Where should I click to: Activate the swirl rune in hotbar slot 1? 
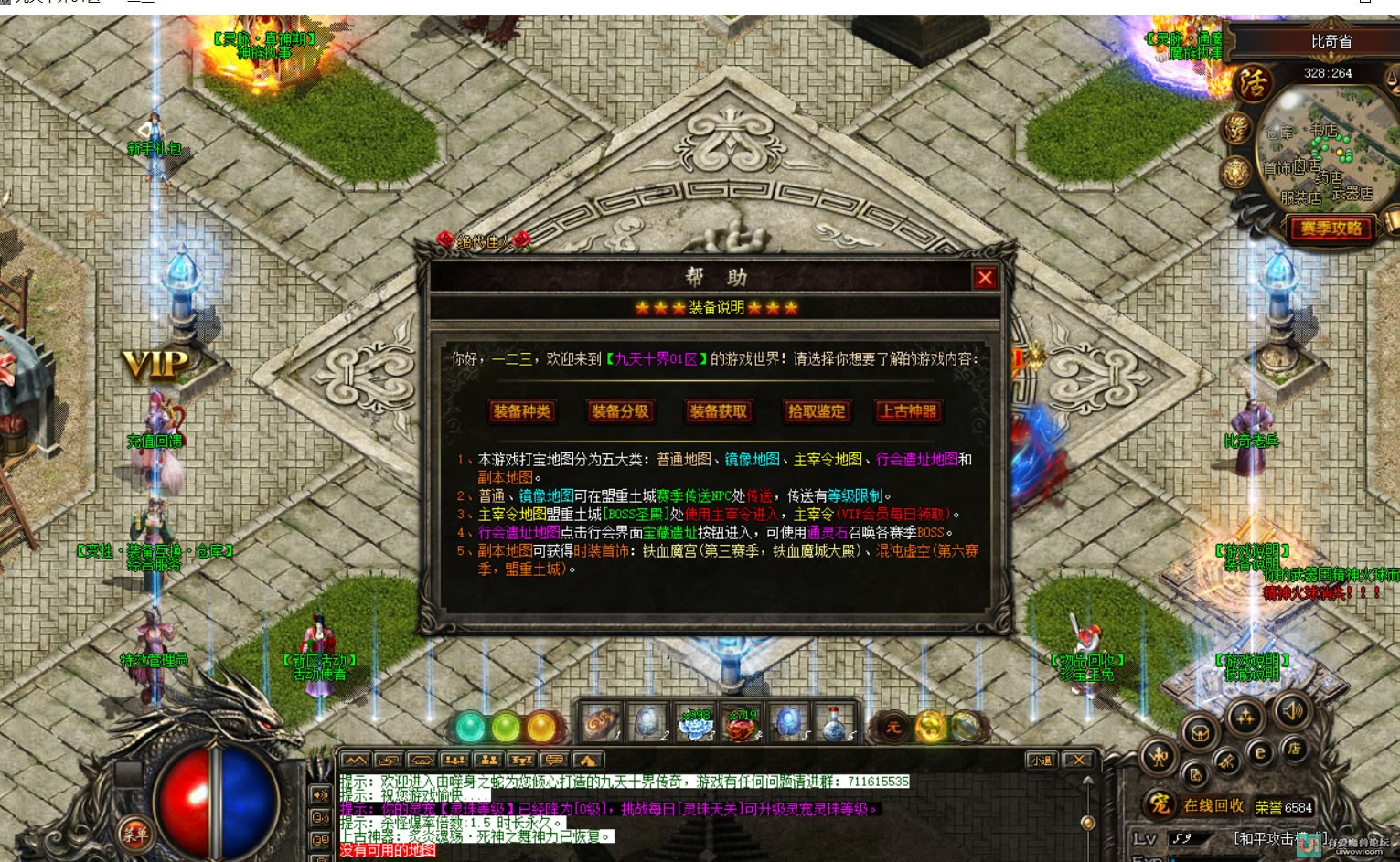pyautogui.click(x=602, y=724)
